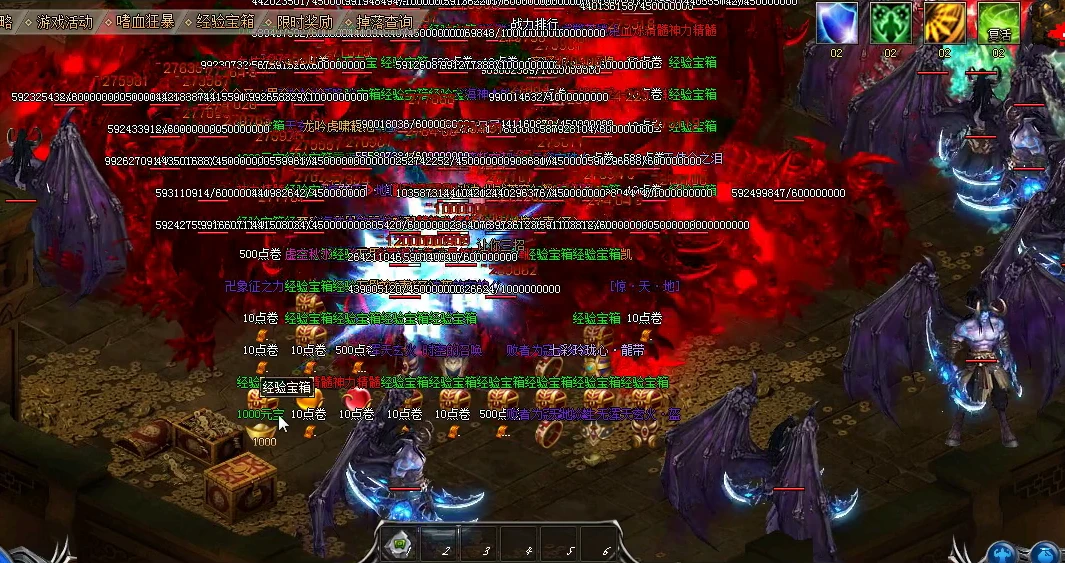Open the 嗜血狂暴 menu entry
The image size is (1065, 563).
click(145, 21)
